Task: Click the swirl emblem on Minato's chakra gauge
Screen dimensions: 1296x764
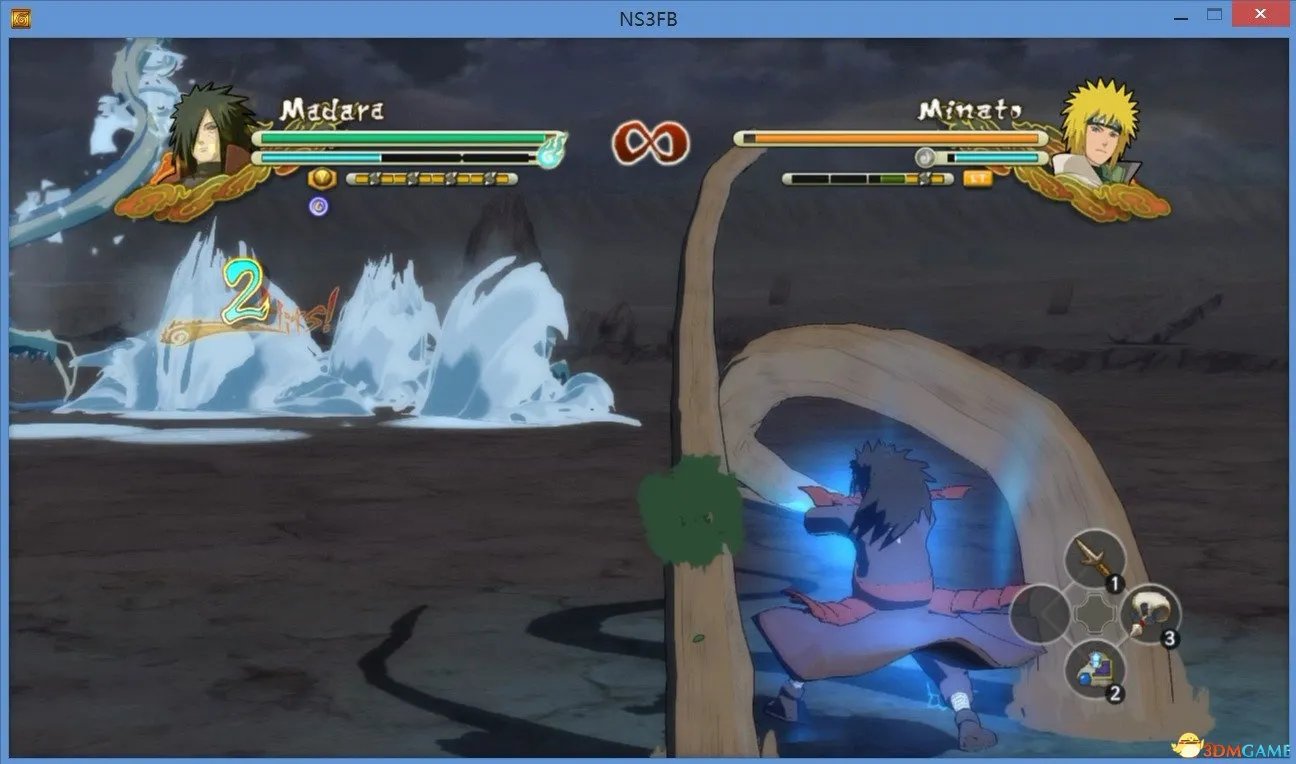Action: click(x=925, y=156)
